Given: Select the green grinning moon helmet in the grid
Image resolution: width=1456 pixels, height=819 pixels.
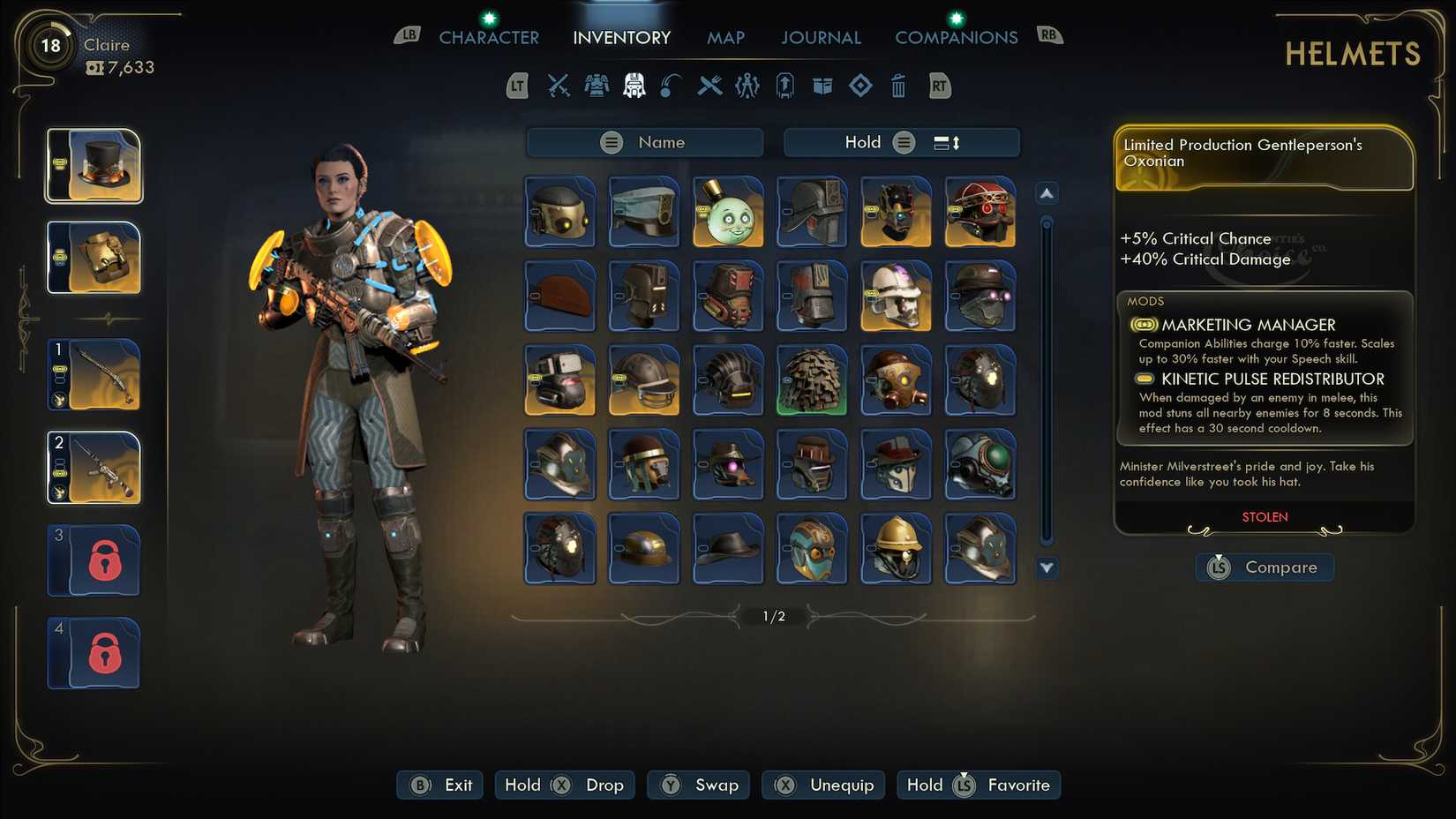Looking at the screenshot, I should coord(727,212).
